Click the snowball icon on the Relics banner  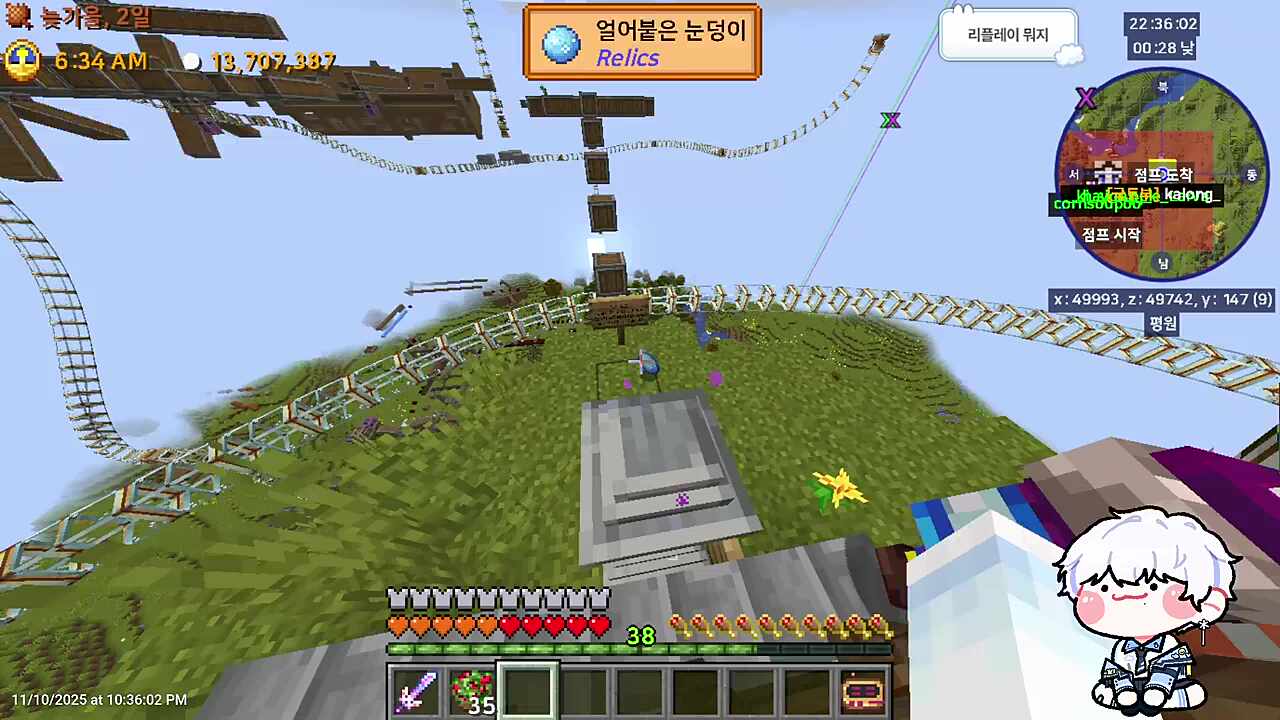(x=561, y=40)
